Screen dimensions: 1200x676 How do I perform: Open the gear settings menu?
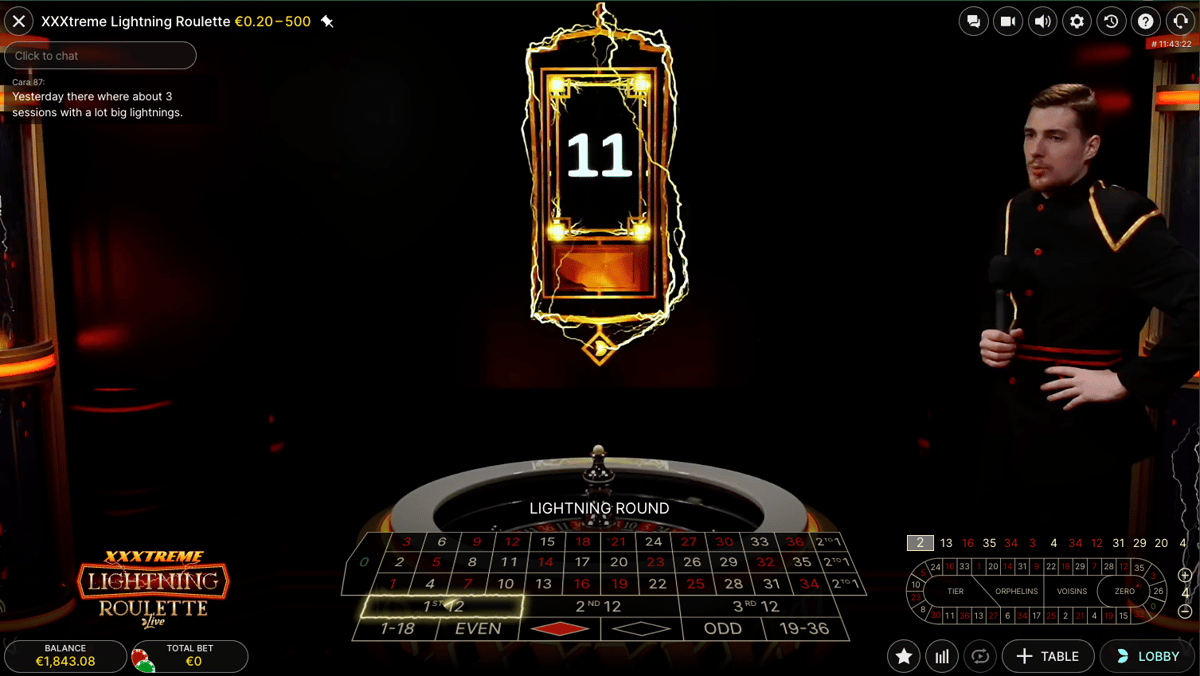click(1077, 21)
